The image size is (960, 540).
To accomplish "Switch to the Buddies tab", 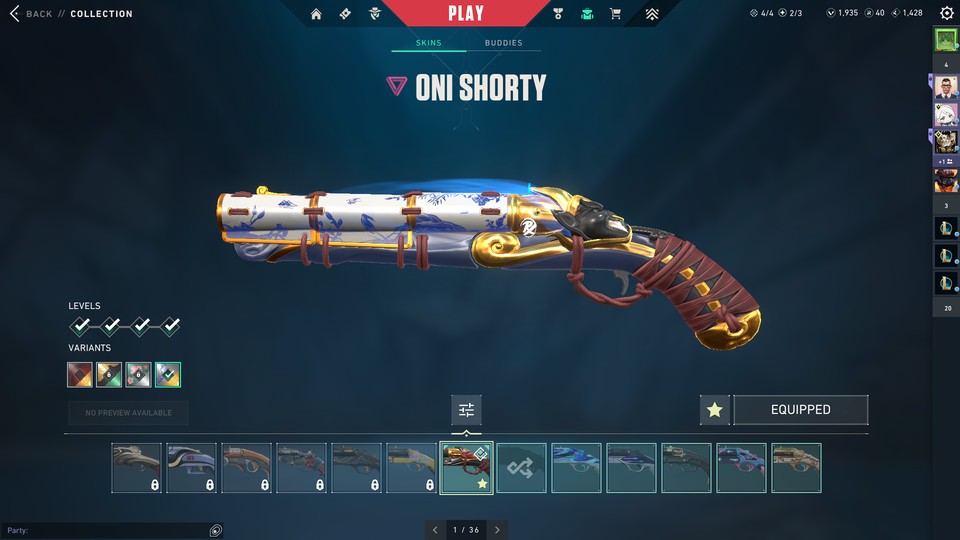I will pyautogui.click(x=503, y=43).
